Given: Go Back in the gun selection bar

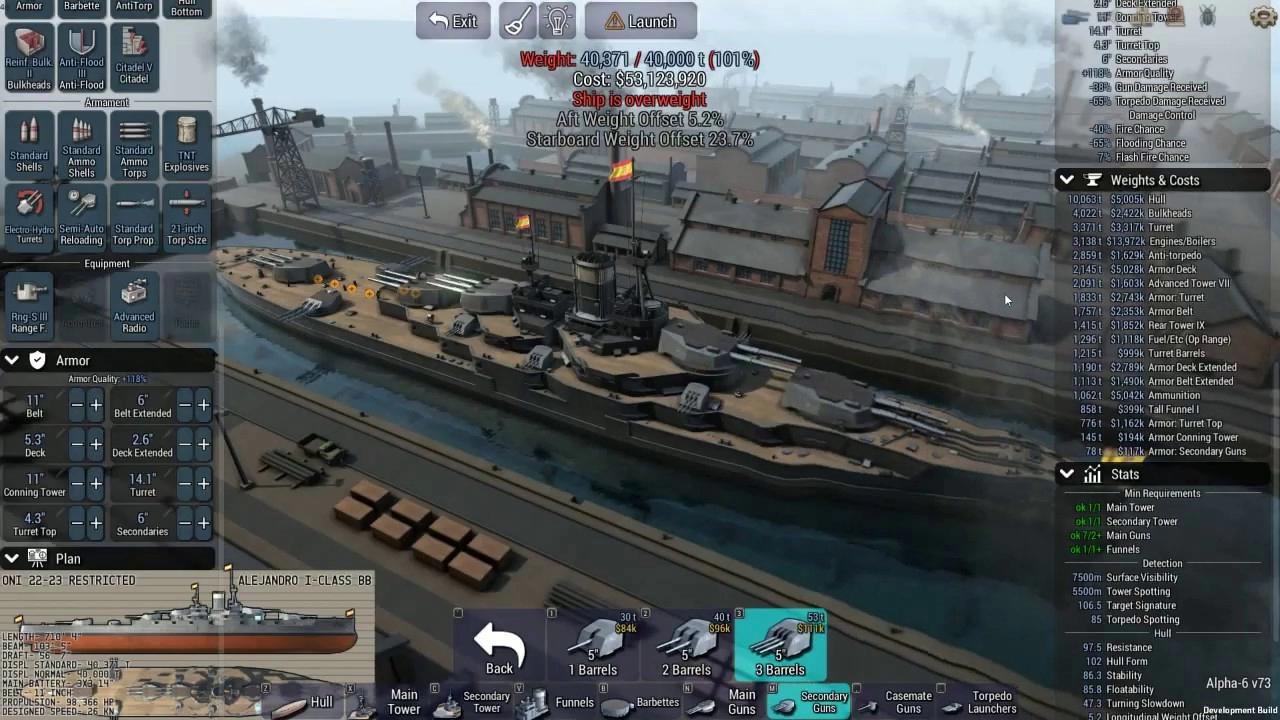Looking at the screenshot, I should (x=499, y=647).
